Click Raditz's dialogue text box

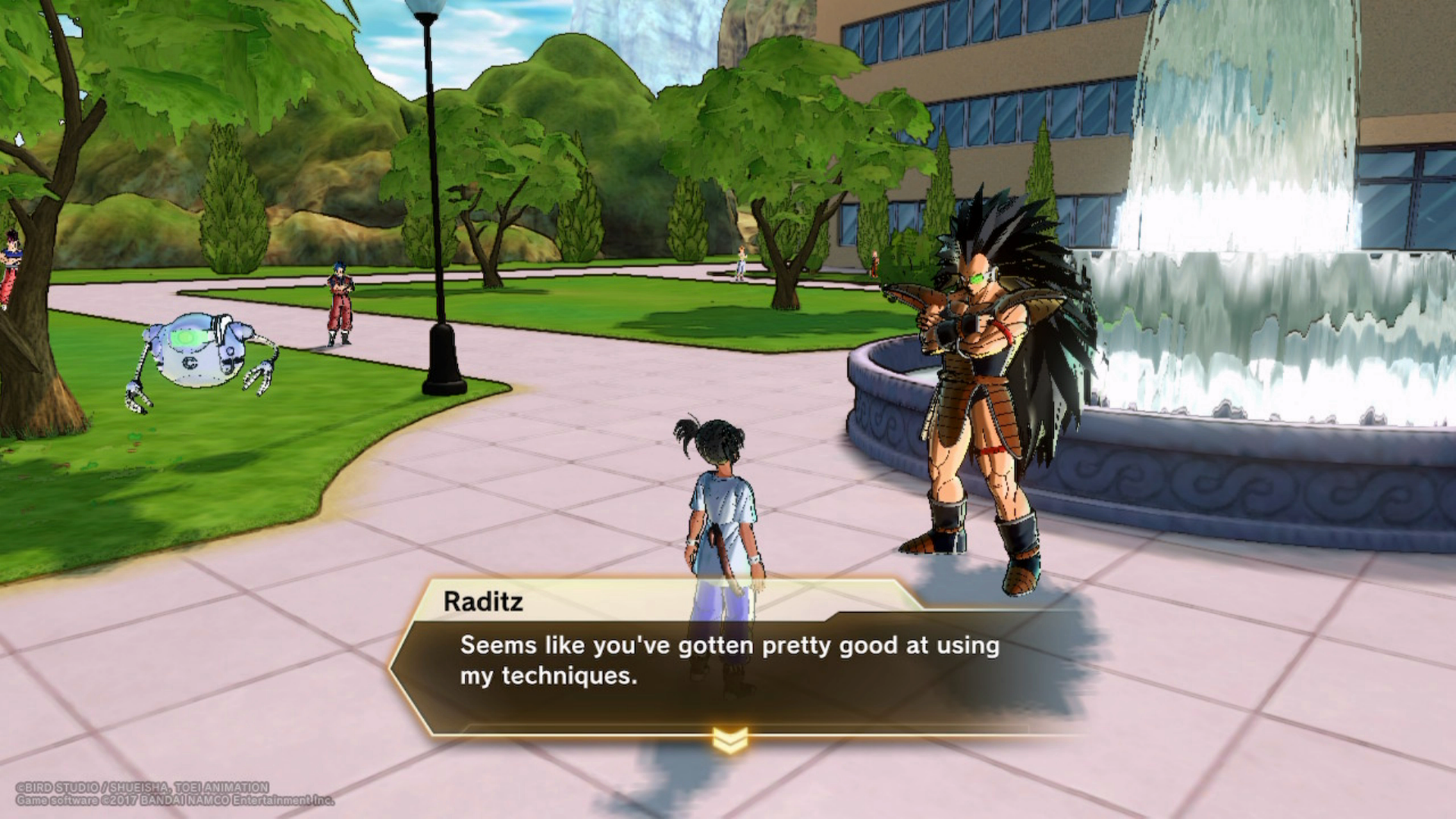[x=728, y=661]
